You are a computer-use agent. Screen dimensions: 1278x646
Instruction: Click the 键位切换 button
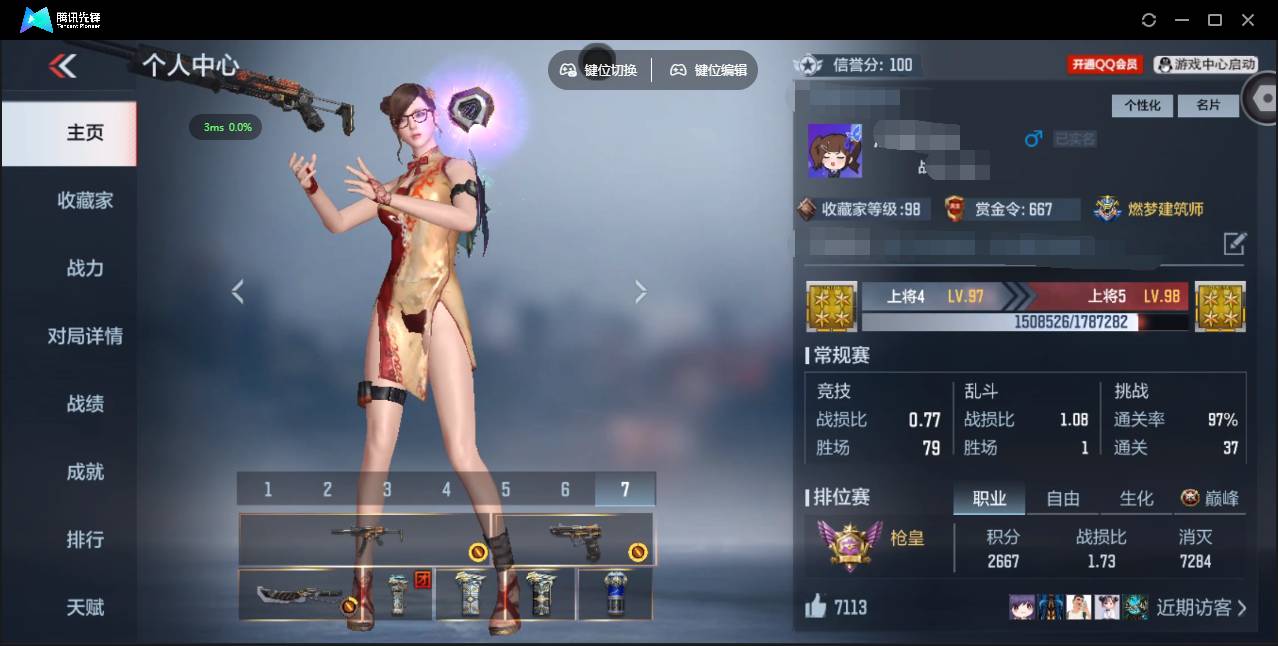[x=599, y=70]
